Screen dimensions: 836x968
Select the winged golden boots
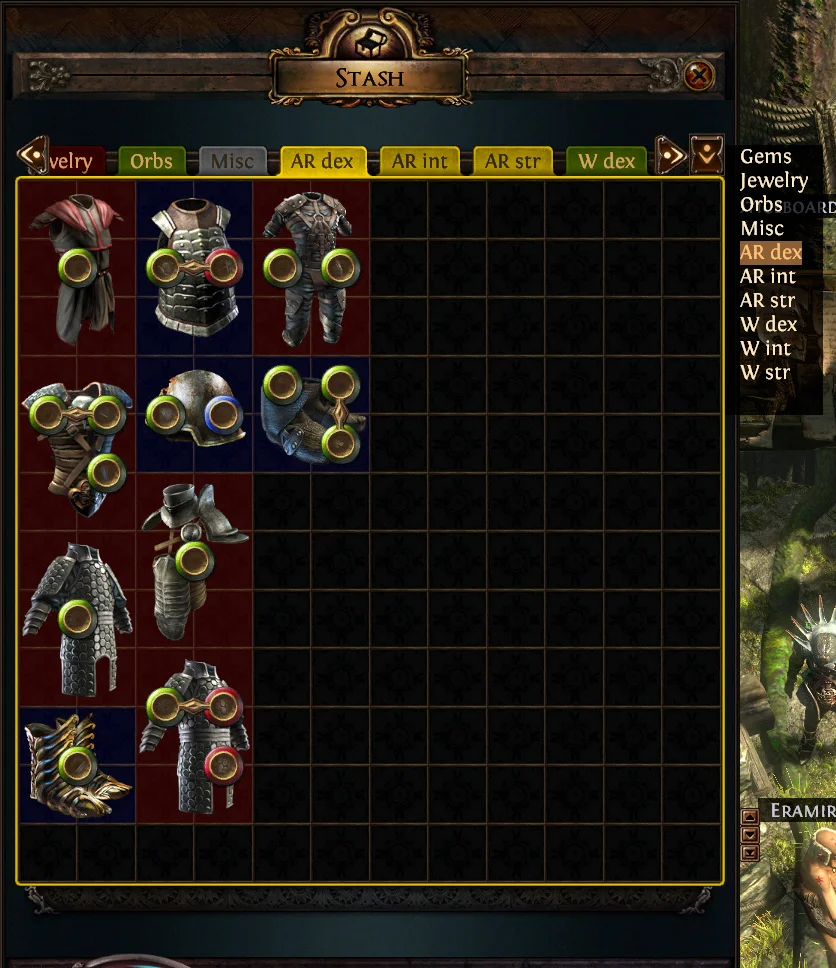coord(77,765)
